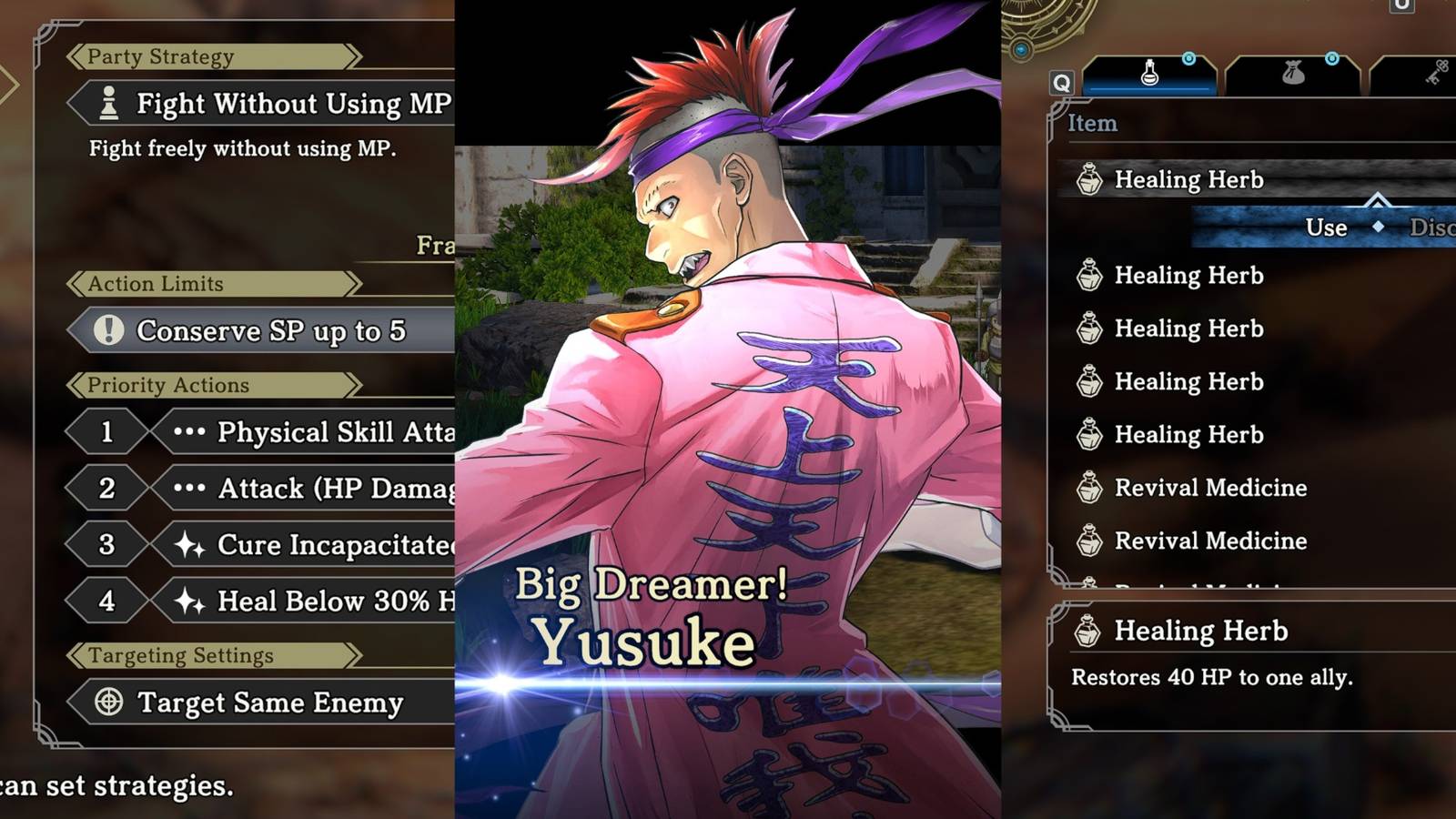
Task: Choose Use on the selected Healing Herb
Action: click(x=1326, y=227)
